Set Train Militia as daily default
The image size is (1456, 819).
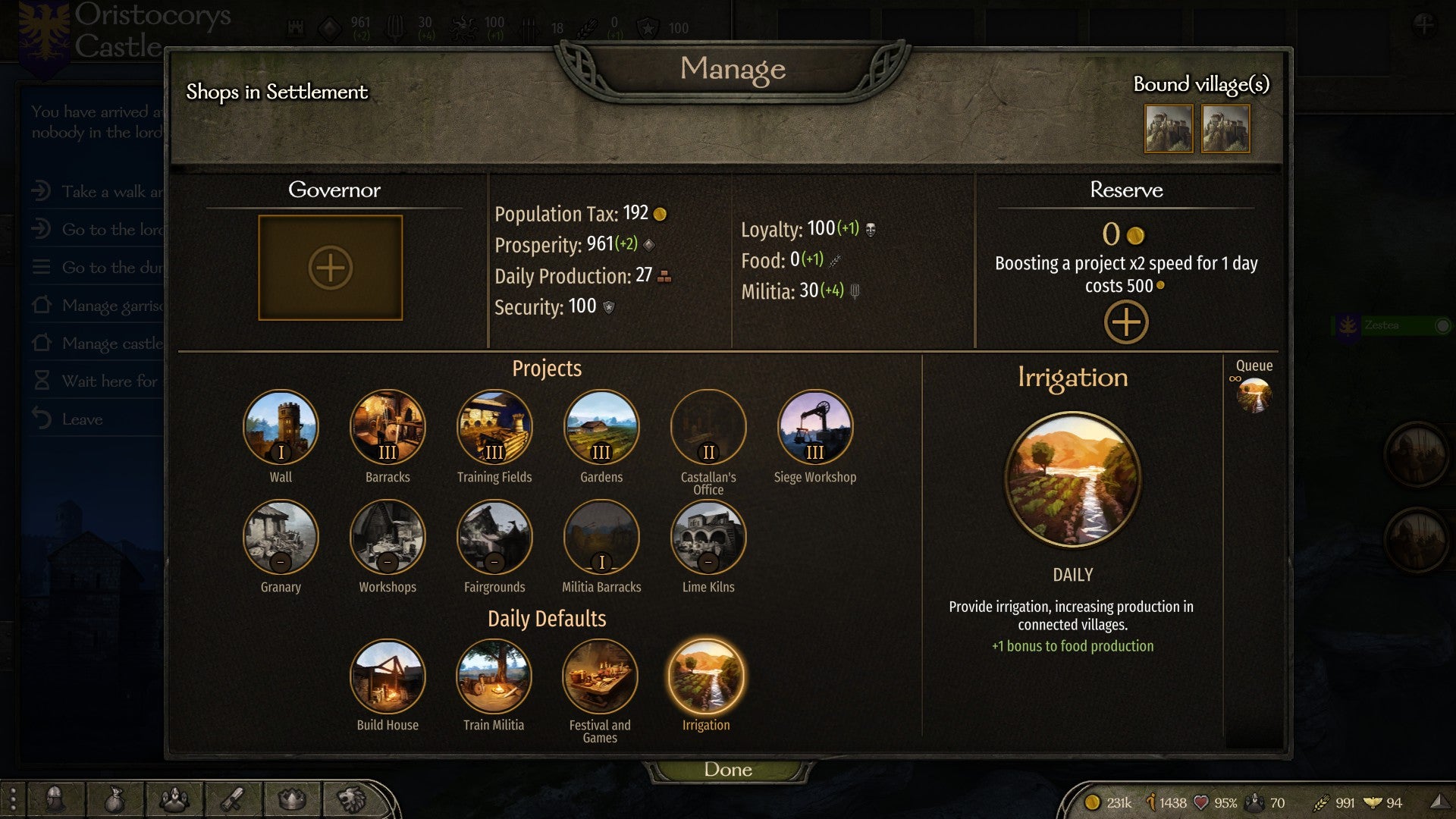coord(494,676)
